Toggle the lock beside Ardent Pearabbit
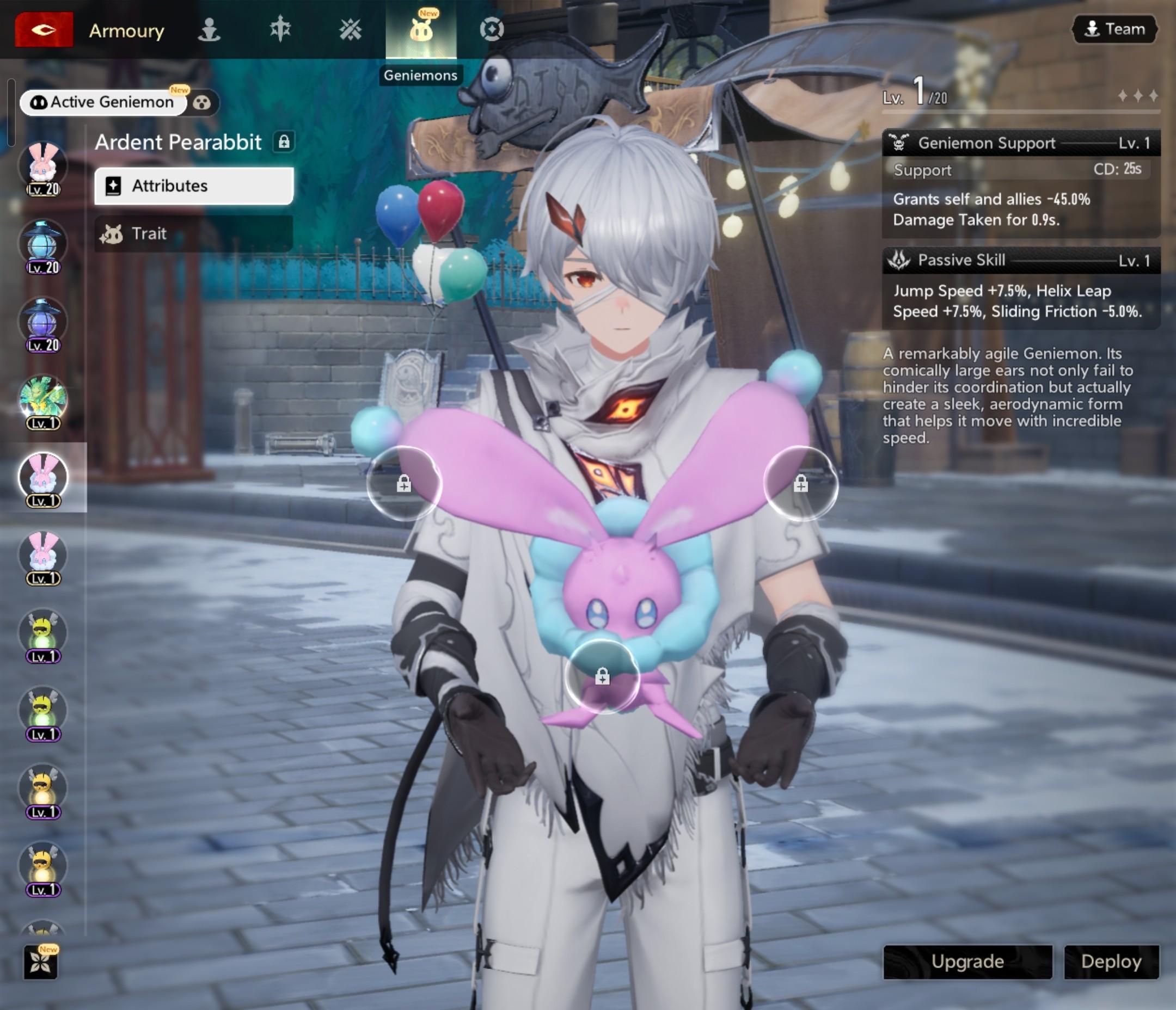 (x=284, y=142)
